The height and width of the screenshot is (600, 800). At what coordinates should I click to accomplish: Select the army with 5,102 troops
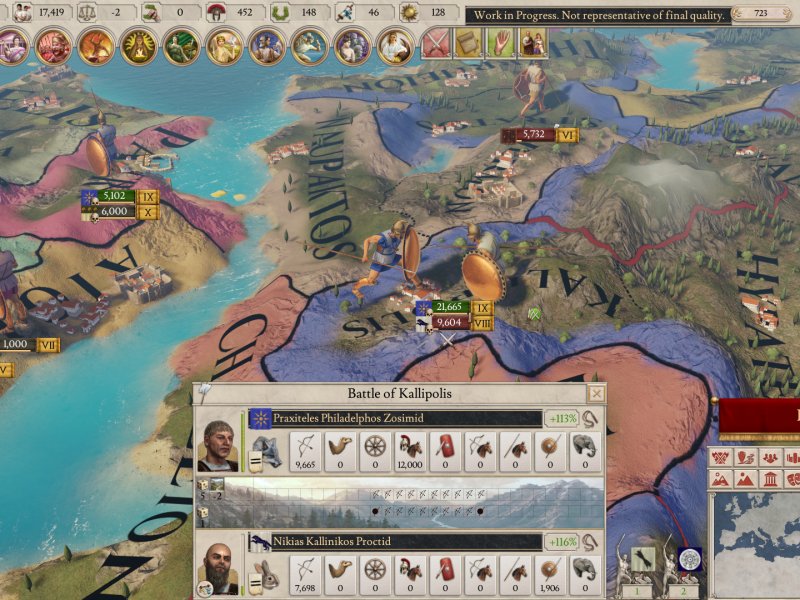pyautogui.click(x=114, y=197)
